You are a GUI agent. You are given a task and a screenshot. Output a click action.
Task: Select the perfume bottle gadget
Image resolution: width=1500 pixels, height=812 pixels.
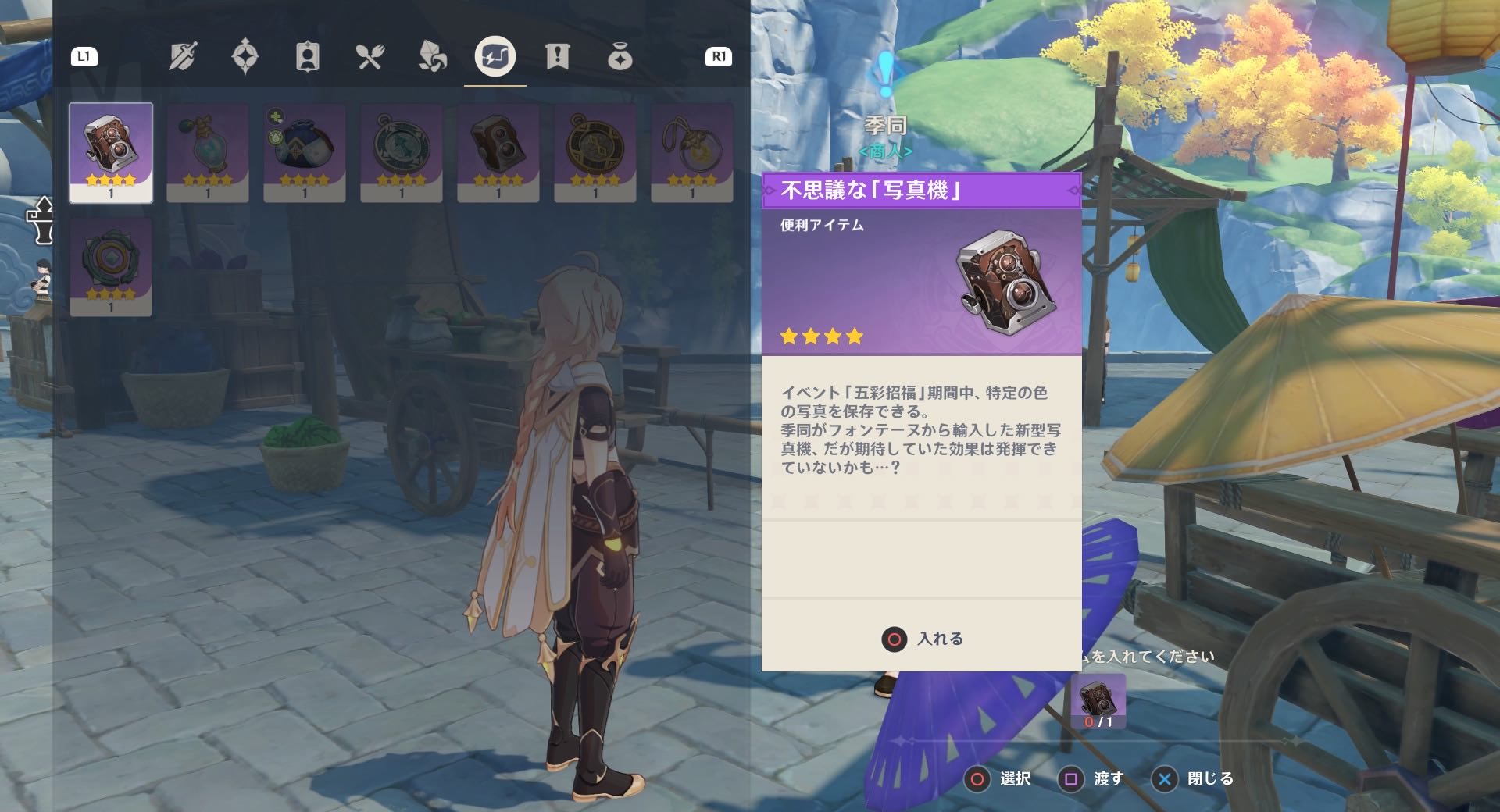207,148
